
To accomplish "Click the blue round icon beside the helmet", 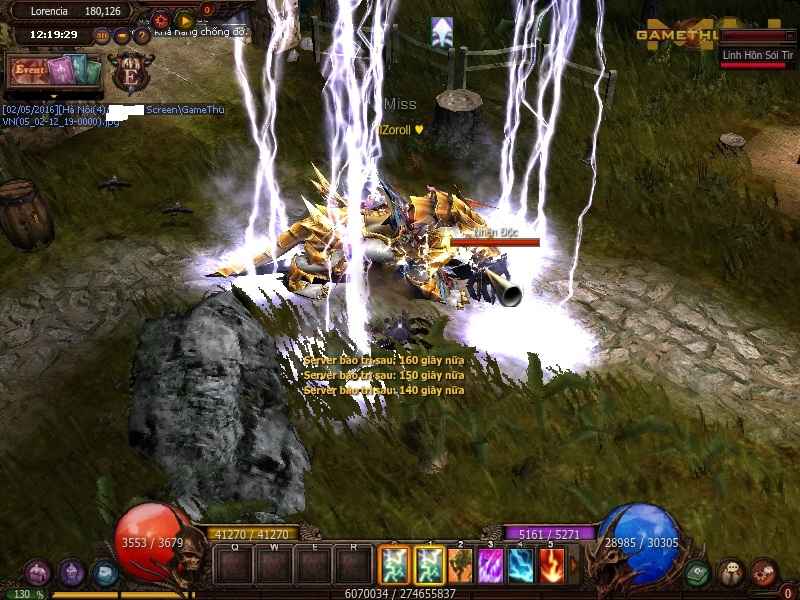I will point(105,573).
